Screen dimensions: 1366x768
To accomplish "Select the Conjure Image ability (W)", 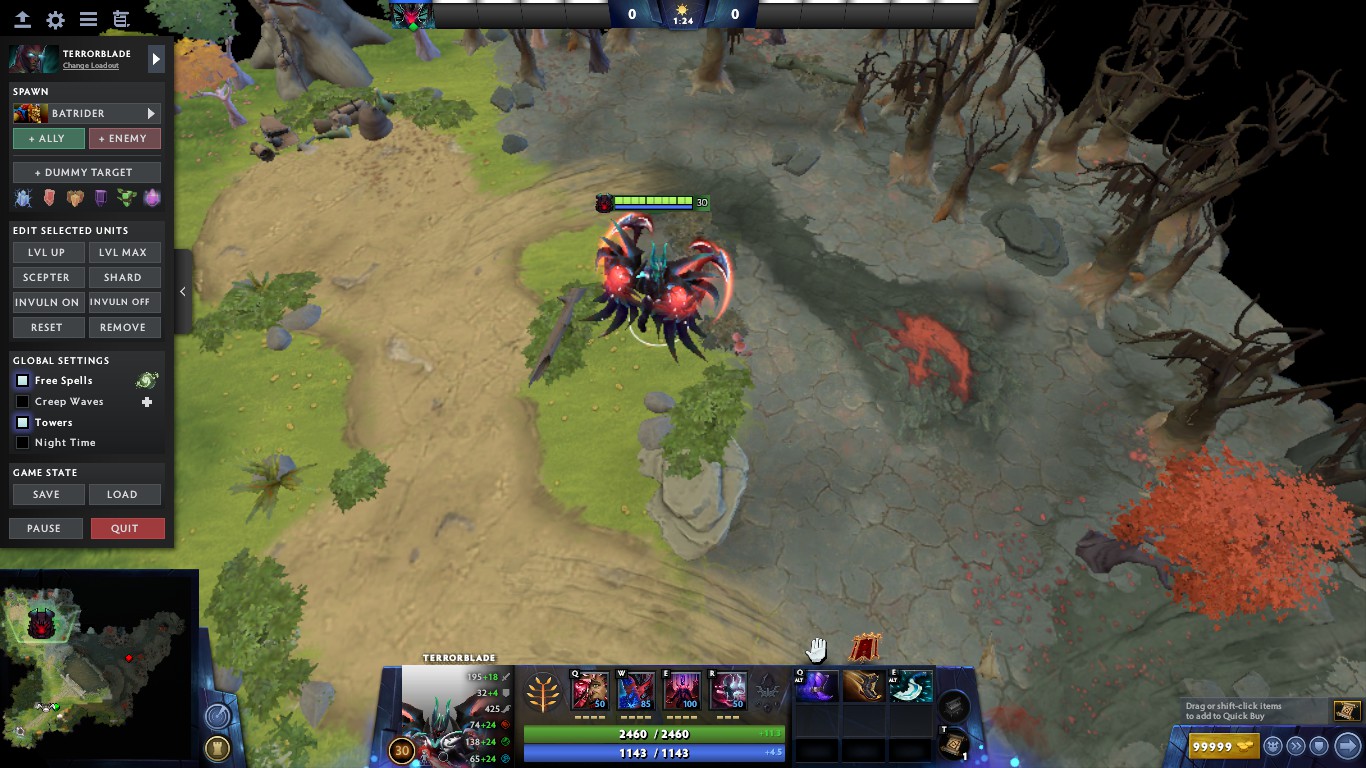I will 635,690.
